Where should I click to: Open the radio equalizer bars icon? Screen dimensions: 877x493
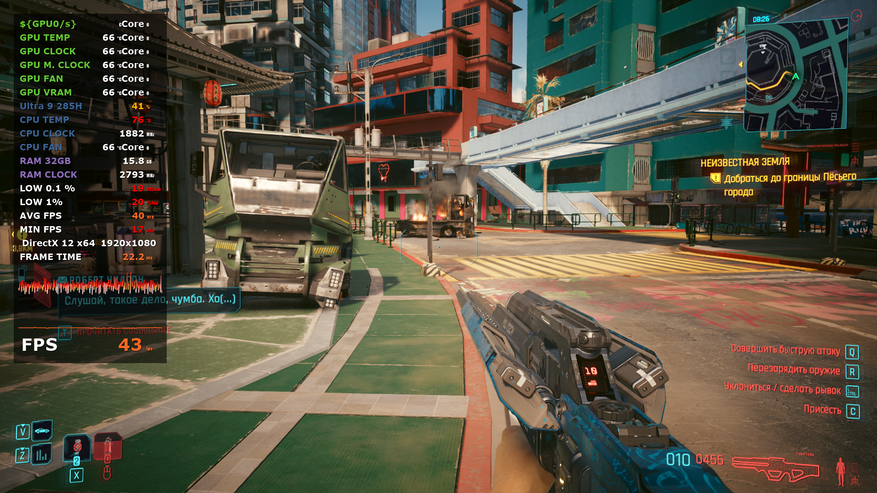pos(42,455)
